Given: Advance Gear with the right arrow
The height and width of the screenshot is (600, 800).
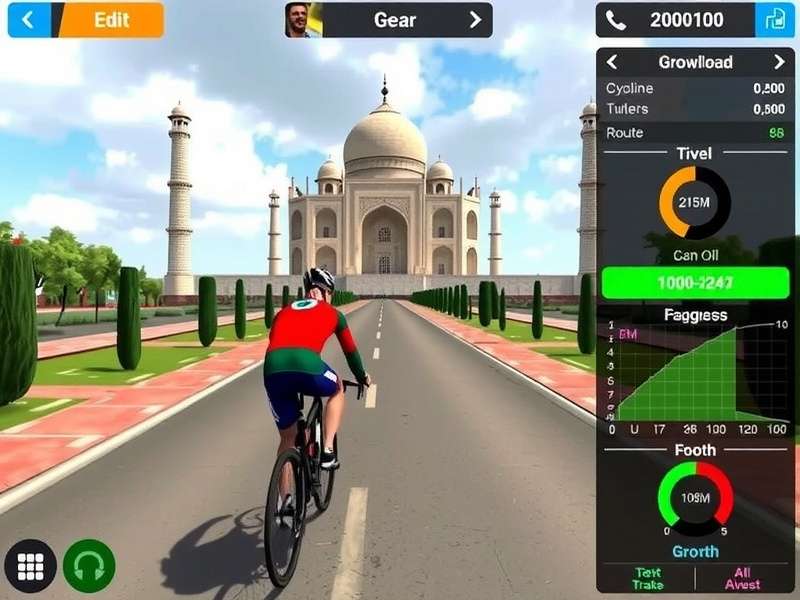Looking at the screenshot, I should tap(475, 20).
